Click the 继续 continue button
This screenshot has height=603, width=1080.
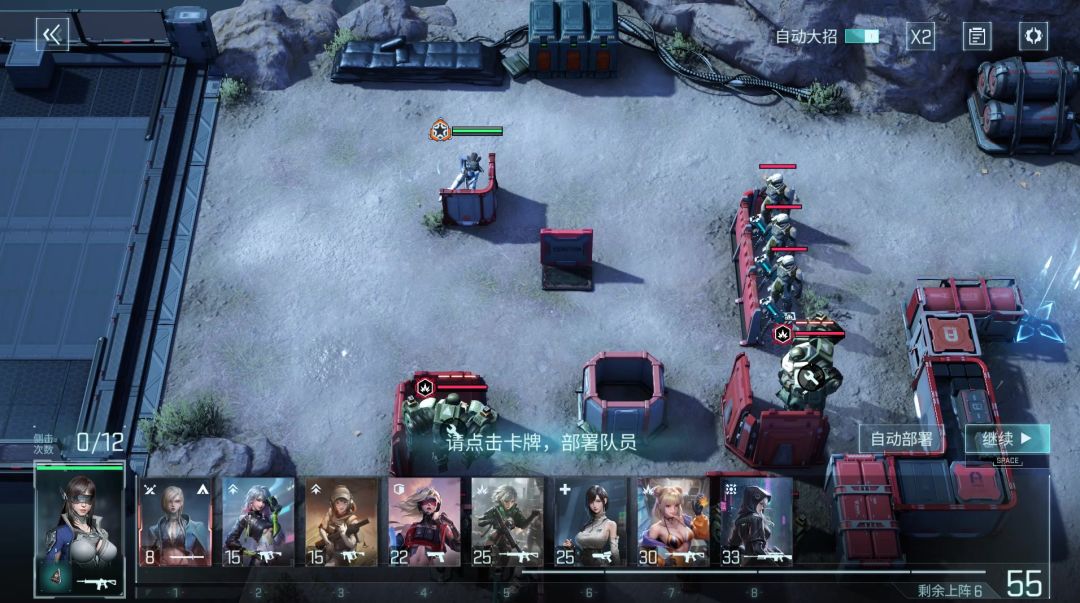pyautogui.click(x=1006, y=439)
